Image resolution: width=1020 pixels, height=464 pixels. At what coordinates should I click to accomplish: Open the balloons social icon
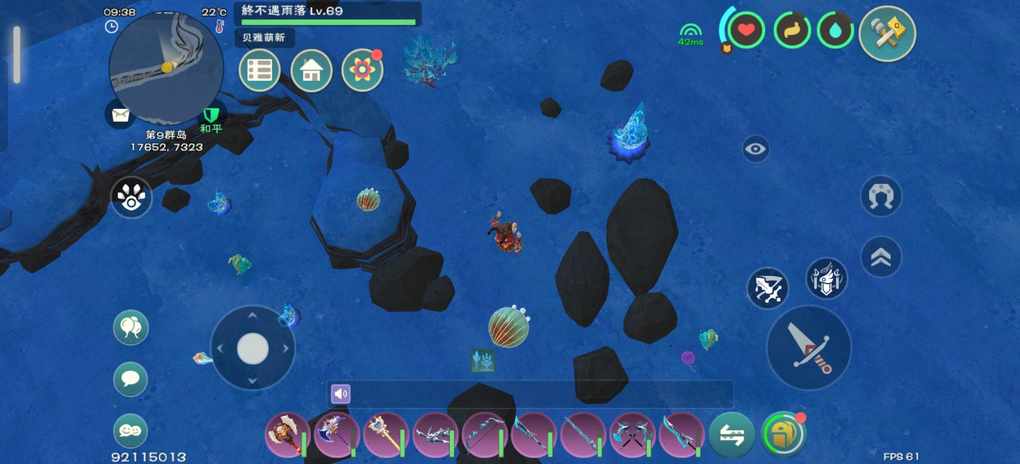click(x=131, y=327)
